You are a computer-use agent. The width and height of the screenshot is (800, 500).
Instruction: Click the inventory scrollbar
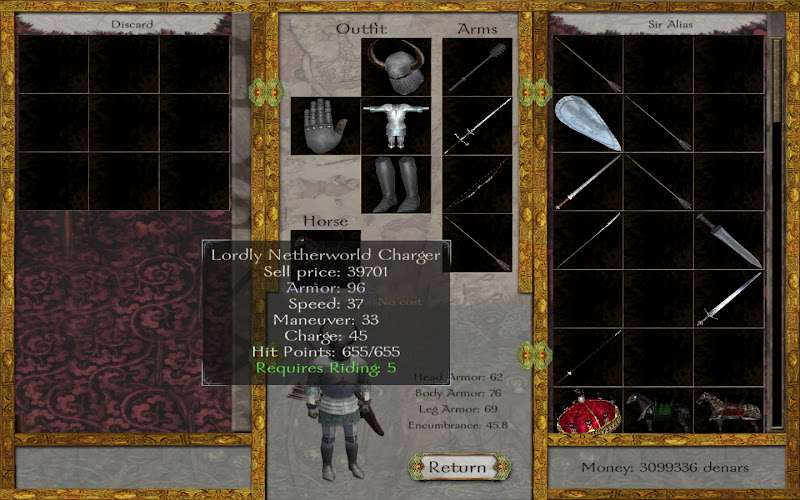click(775, 230)
